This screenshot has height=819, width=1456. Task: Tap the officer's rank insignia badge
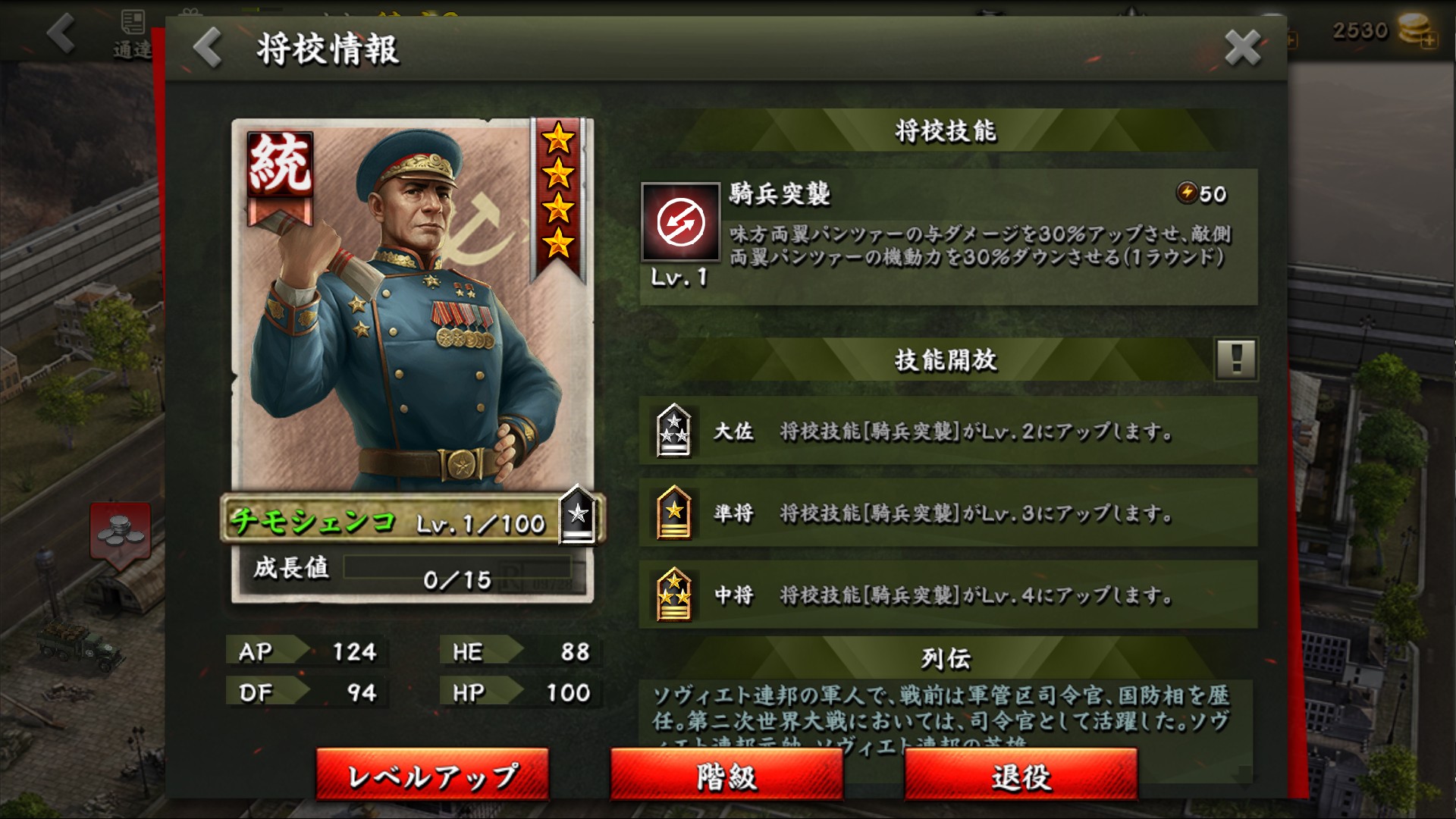(x=578, y=516)
